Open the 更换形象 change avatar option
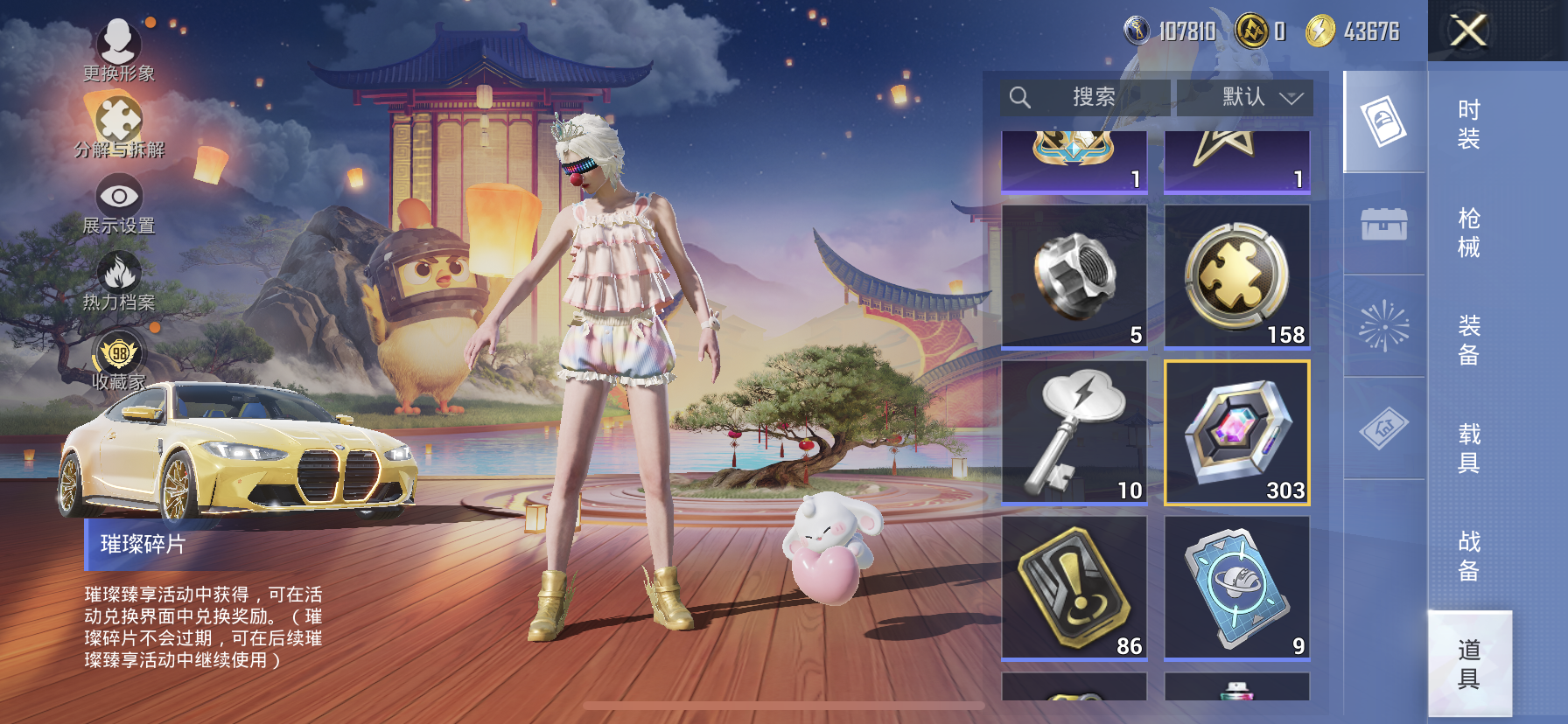The width and height of the screenshot is (1568, 724). click(x=119, y=50)
